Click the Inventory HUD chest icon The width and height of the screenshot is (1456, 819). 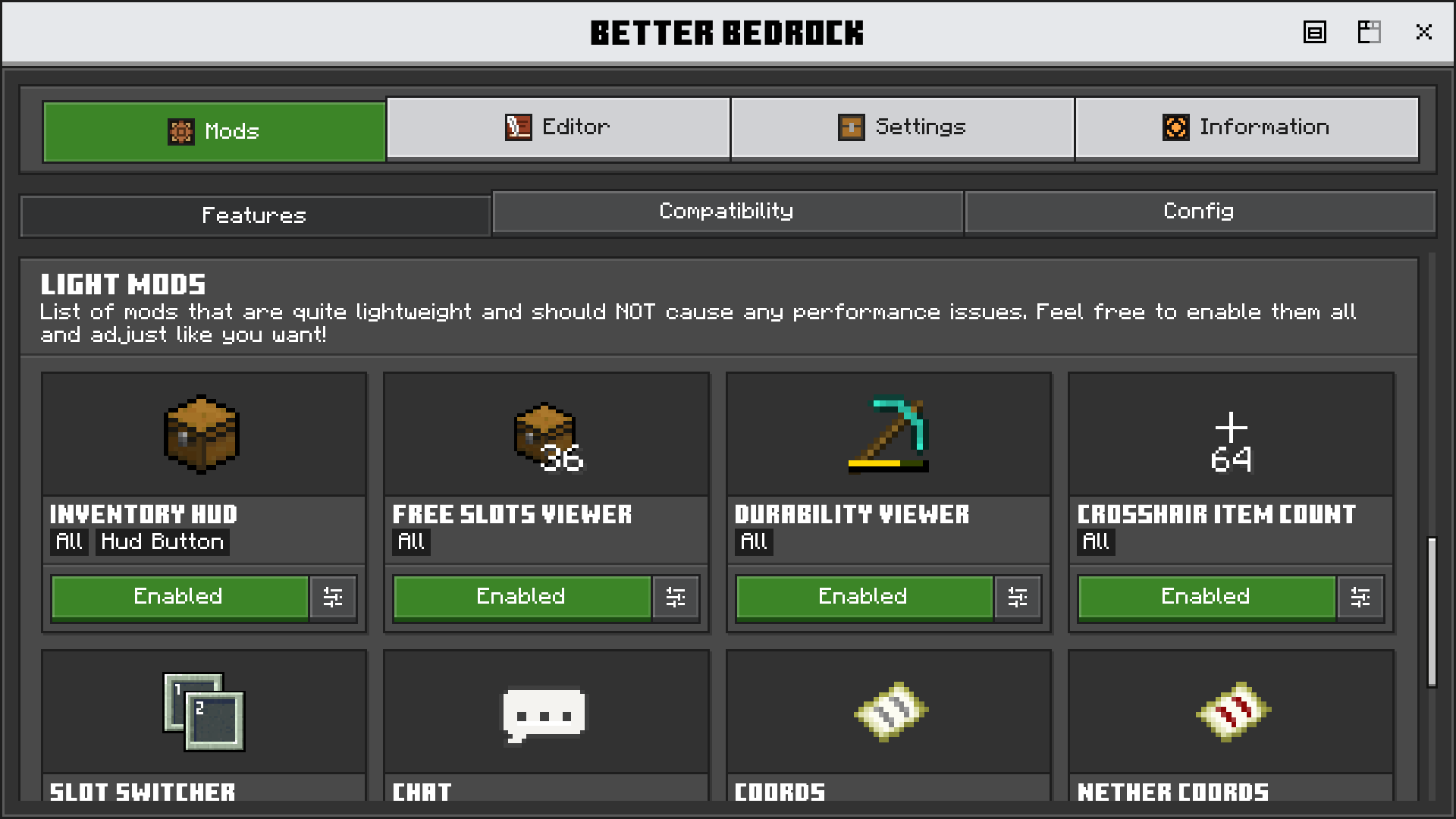click(202, 435)
